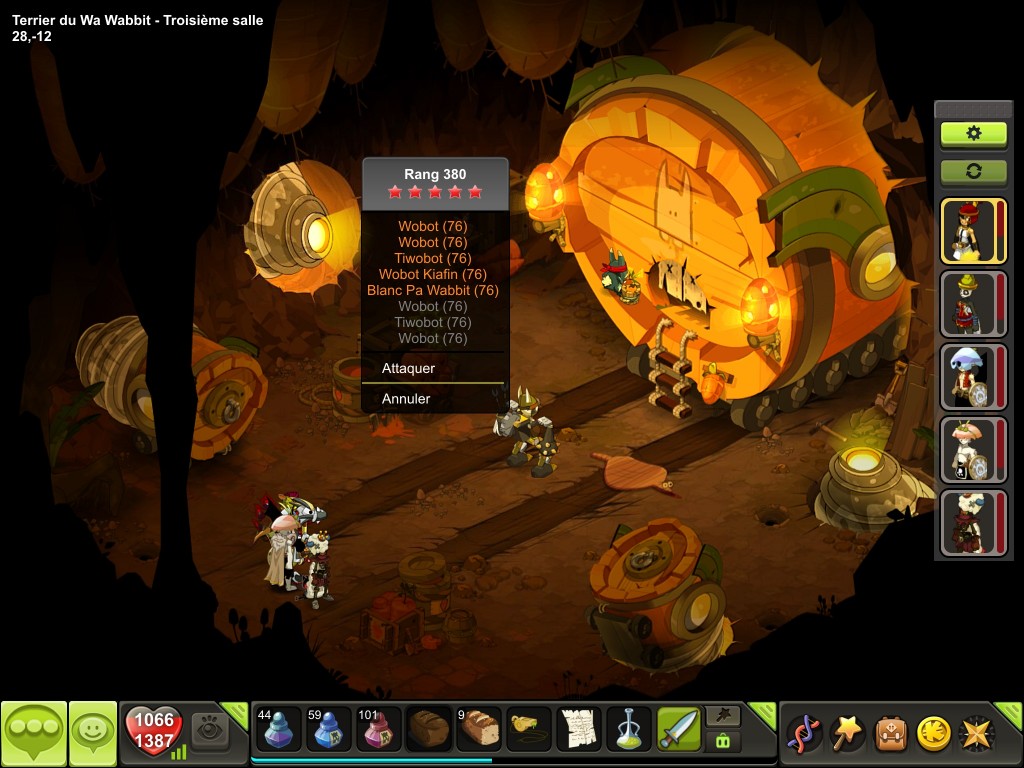Screen dimensions: 1024x768
Task: Select the sliced bread slot with count 9
Action: (479, 730)
